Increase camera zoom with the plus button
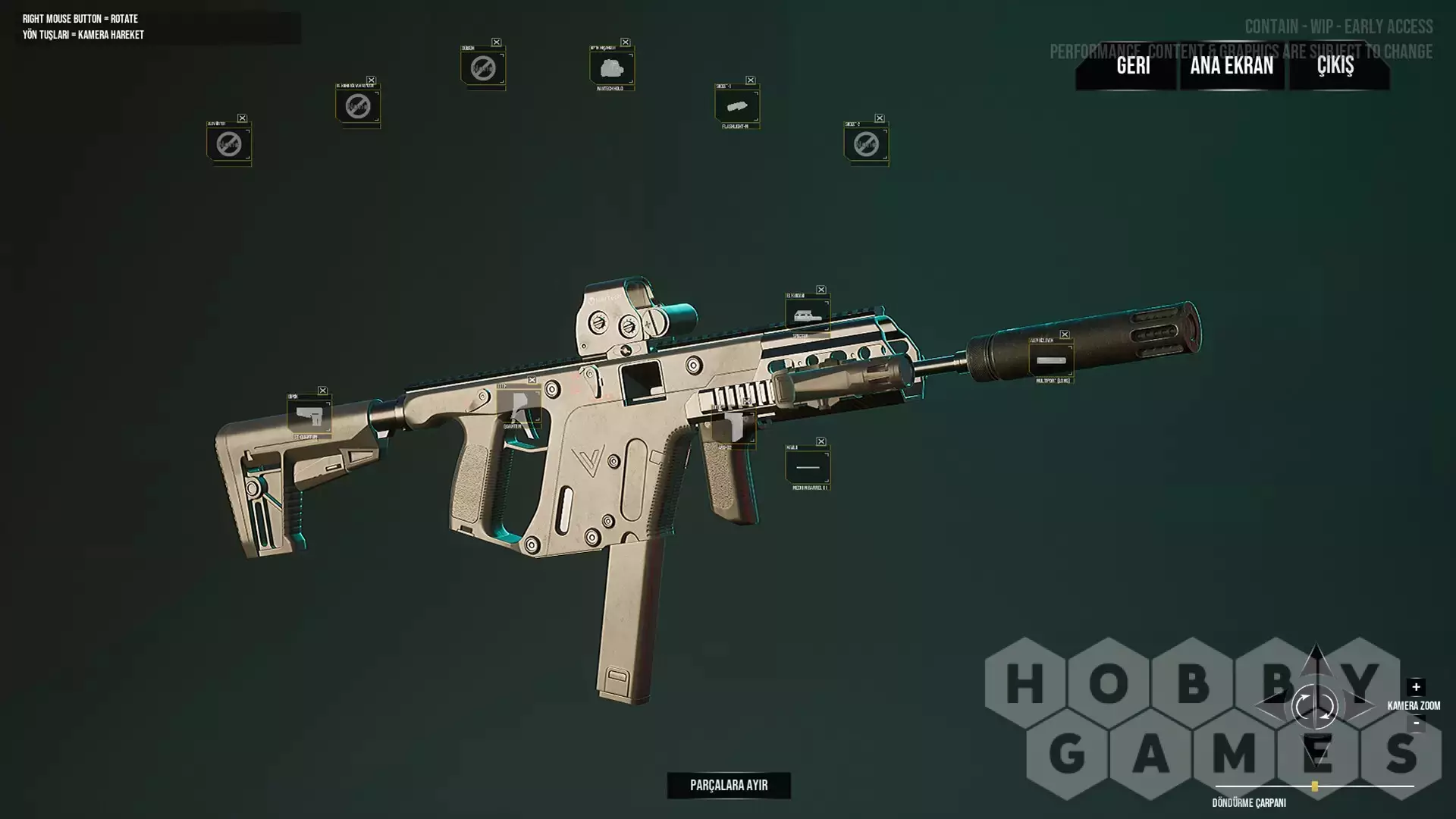The height and width of the screenshot is (819, 1456). coord(1416,687)
